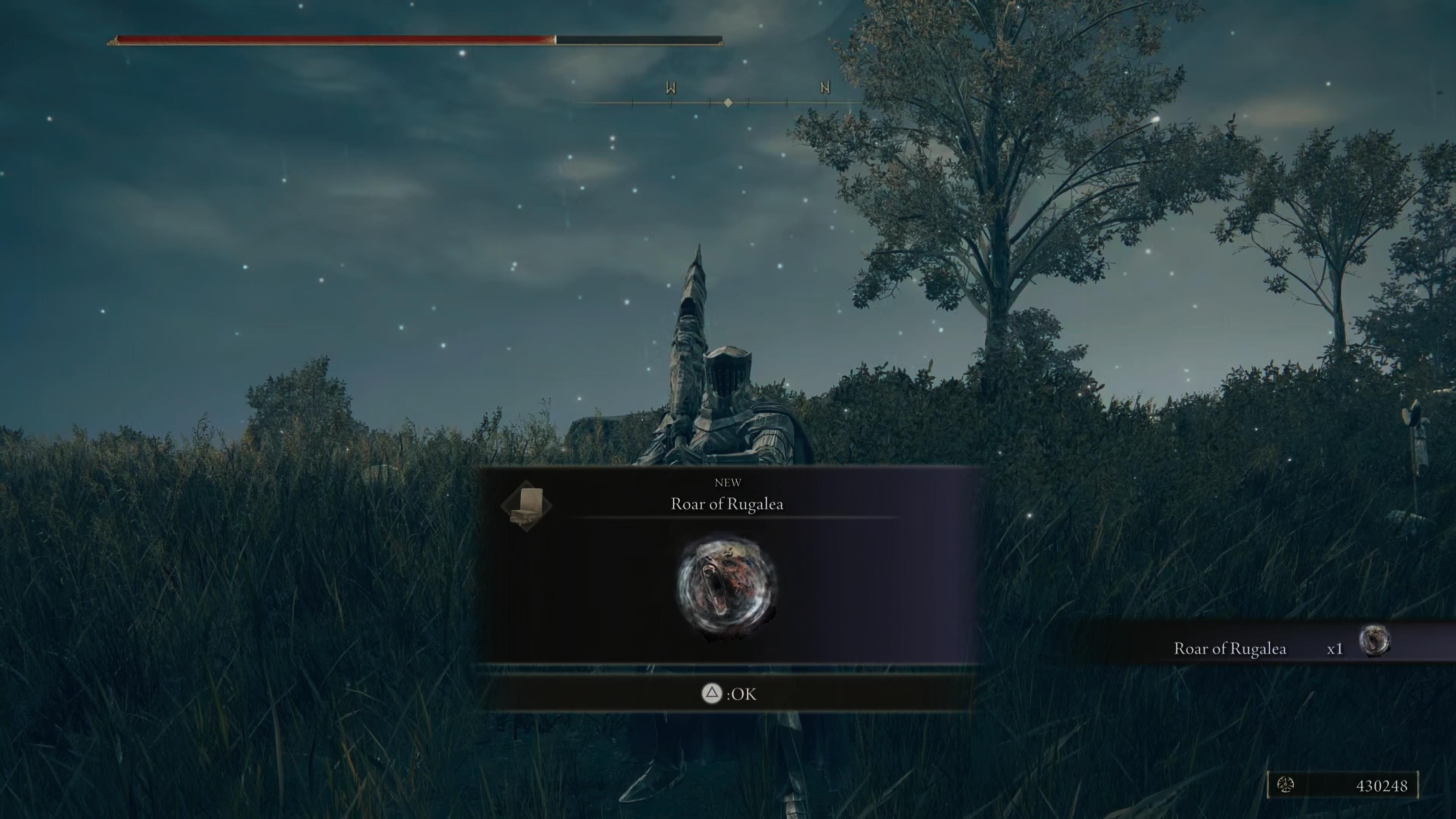The height and width of the screenshot is (819, 1456).
Task: Select the Roar of Rugalea title text
Action: tap(726, 505)
